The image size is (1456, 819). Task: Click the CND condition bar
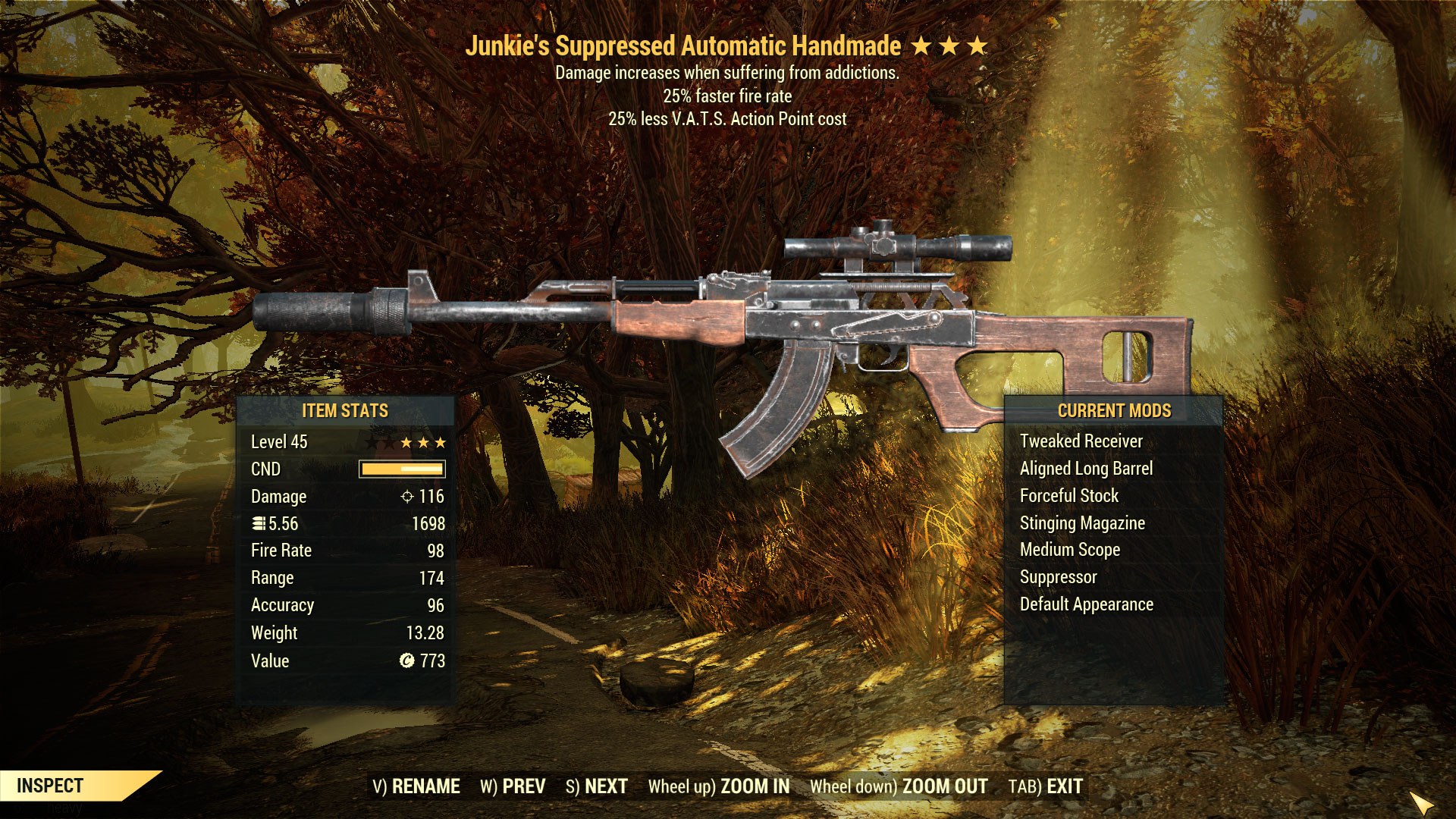tap(401, 469)
